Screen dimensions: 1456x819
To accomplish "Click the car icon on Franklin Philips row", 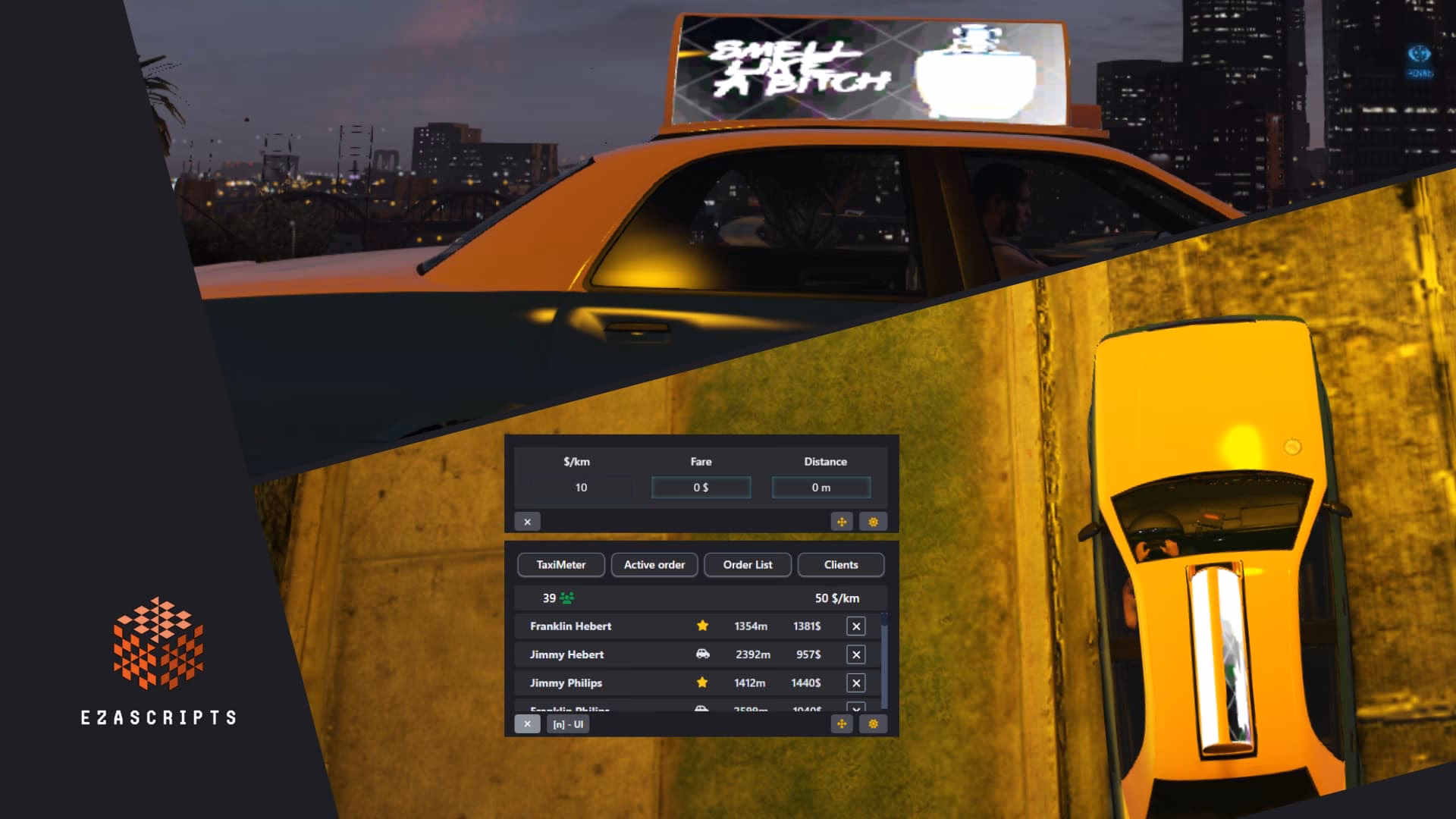I will click(702, 710).
